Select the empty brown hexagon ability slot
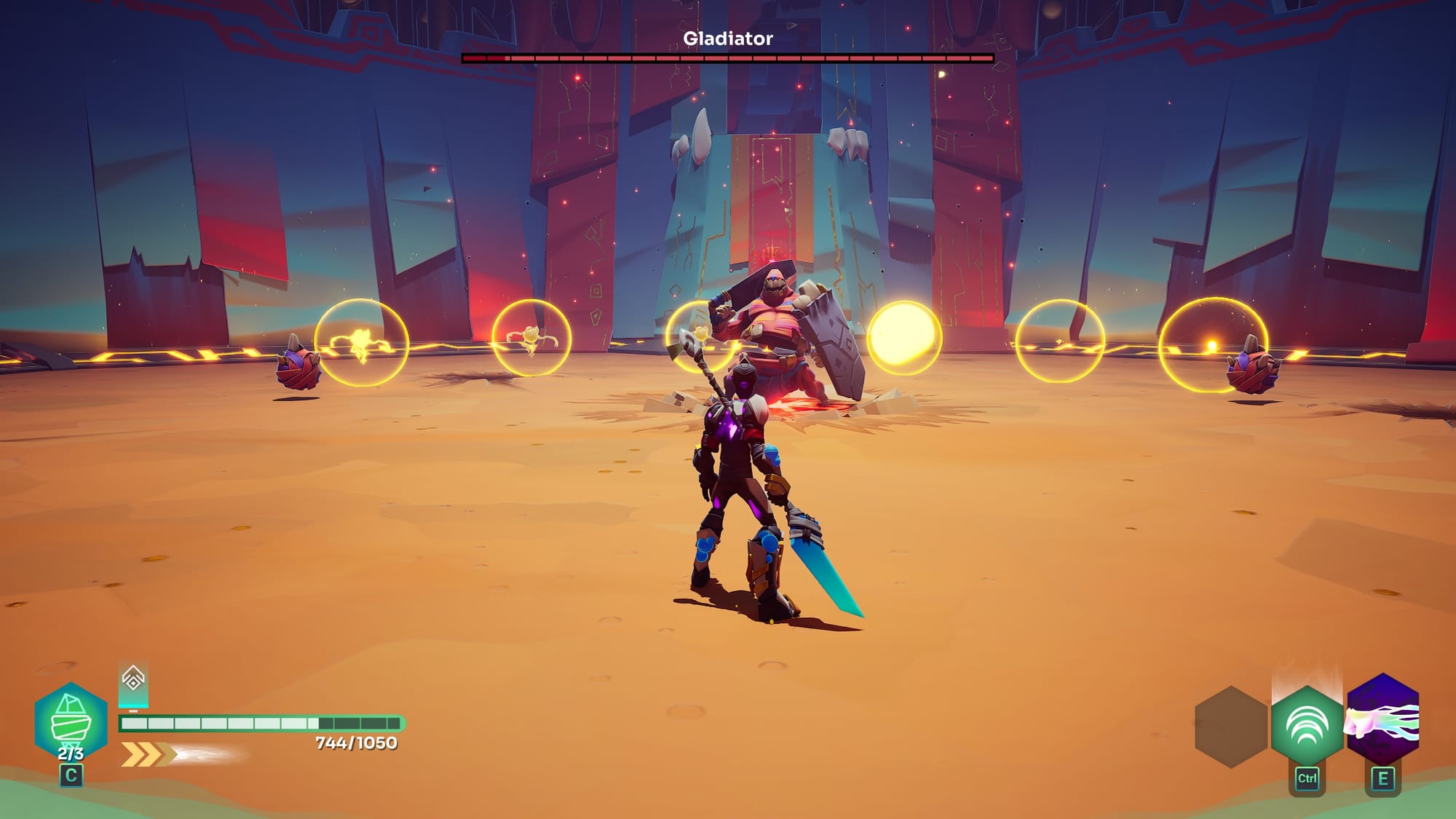 point(1231,727)
